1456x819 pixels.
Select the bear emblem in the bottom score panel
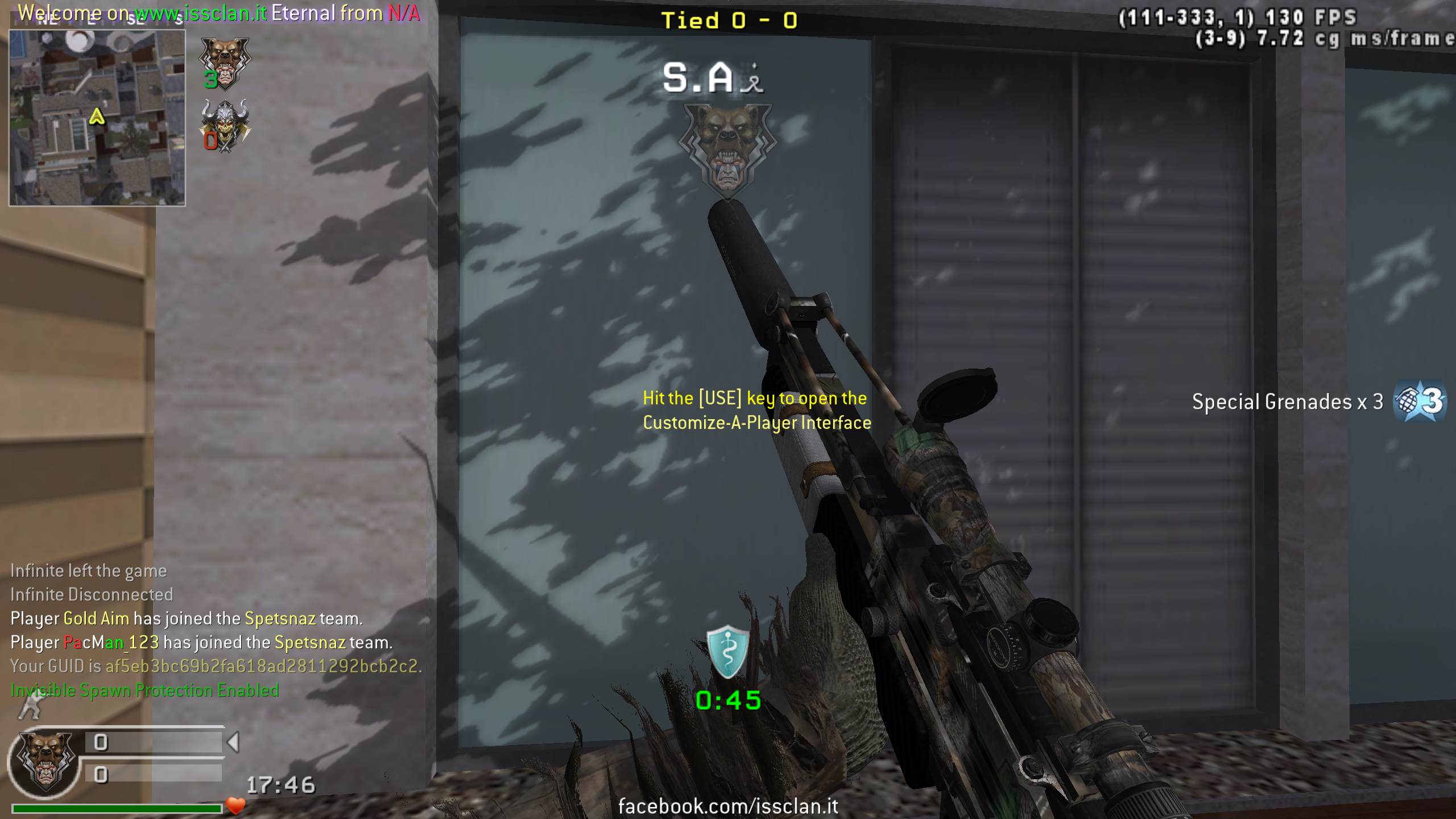(45, 763)
